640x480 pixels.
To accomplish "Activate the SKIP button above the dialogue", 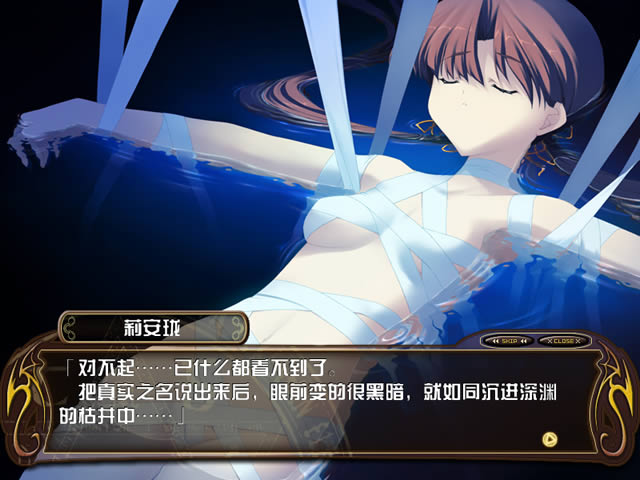I will click(x=509, y=340).
